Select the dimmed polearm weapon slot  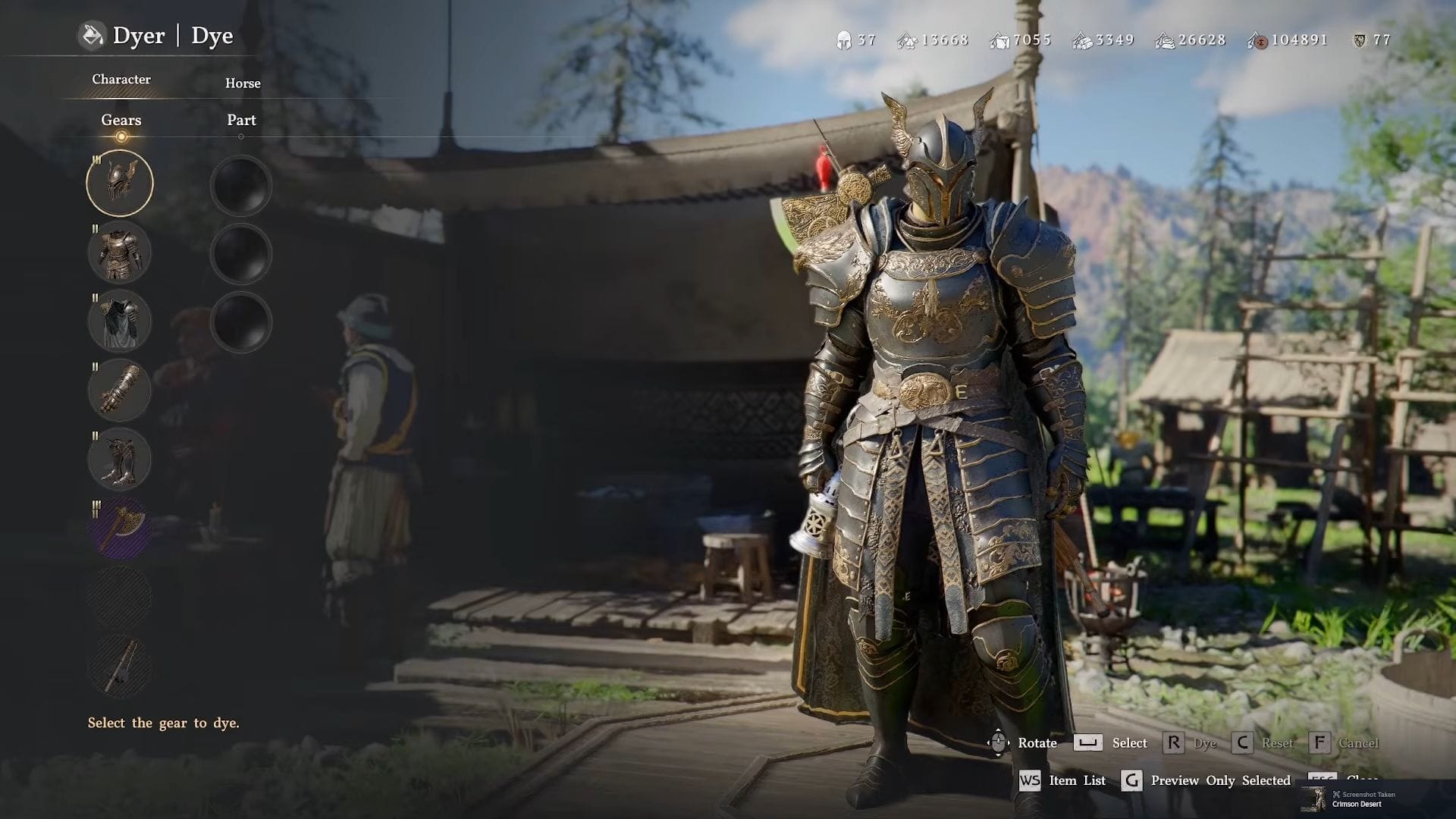pos(120,666)
